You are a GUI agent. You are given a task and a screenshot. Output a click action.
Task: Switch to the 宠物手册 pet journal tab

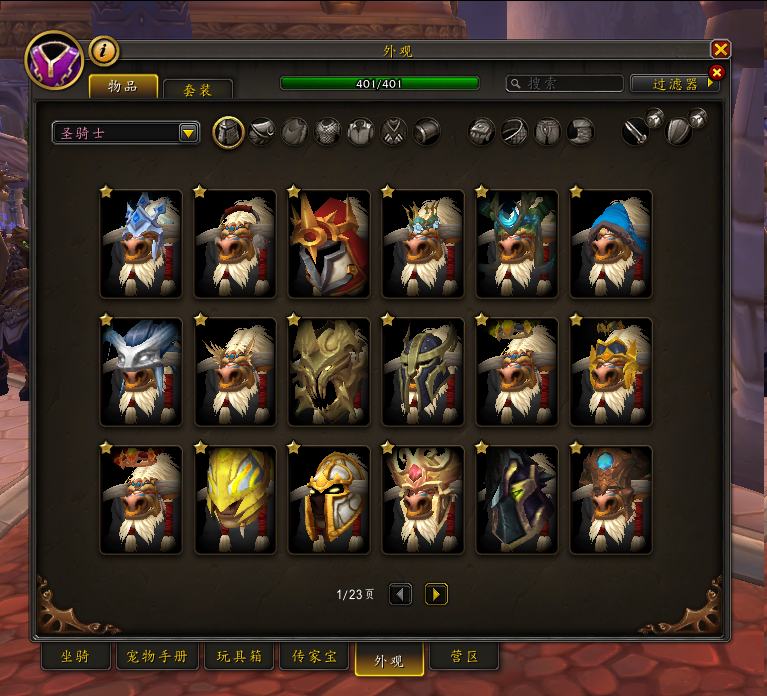[159, 657]
